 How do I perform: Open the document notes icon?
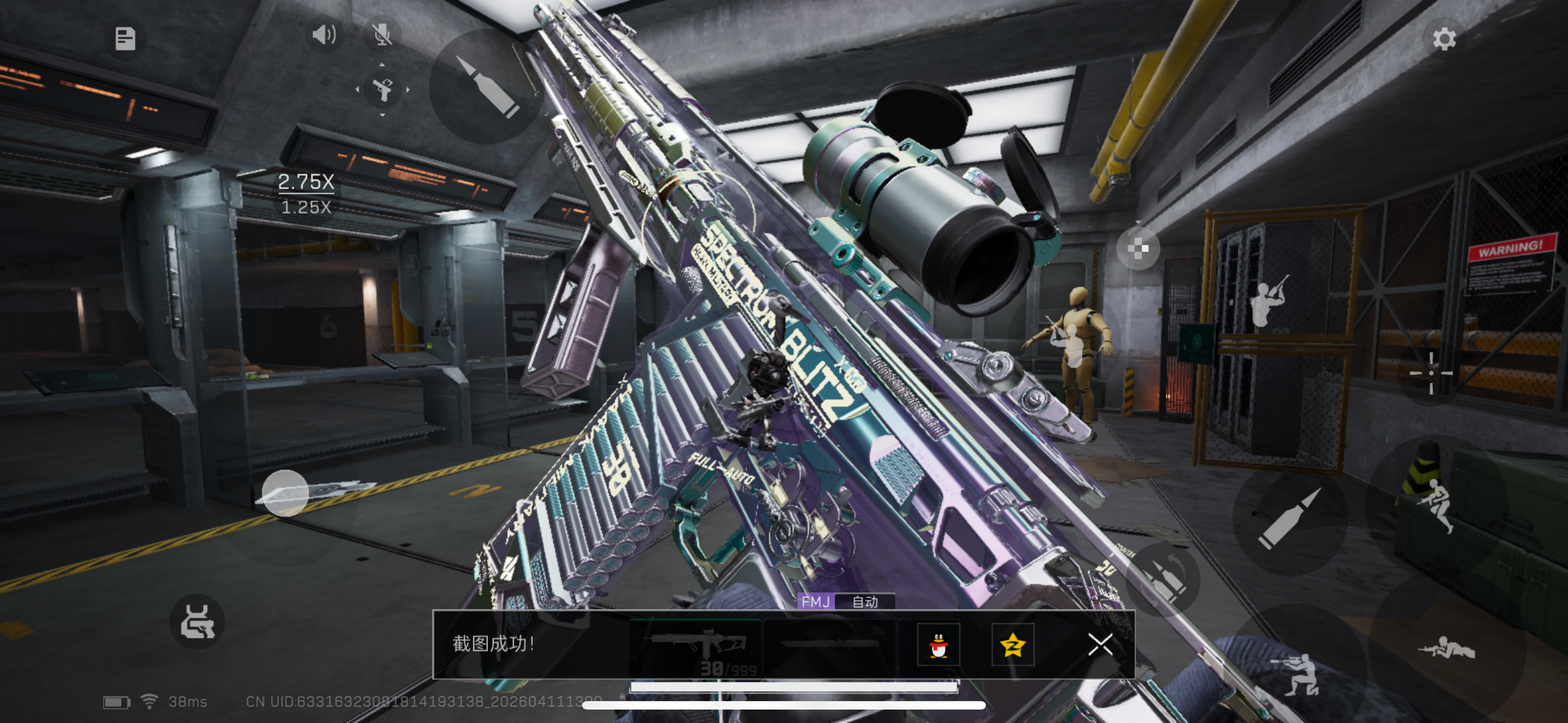coord(126,39)
